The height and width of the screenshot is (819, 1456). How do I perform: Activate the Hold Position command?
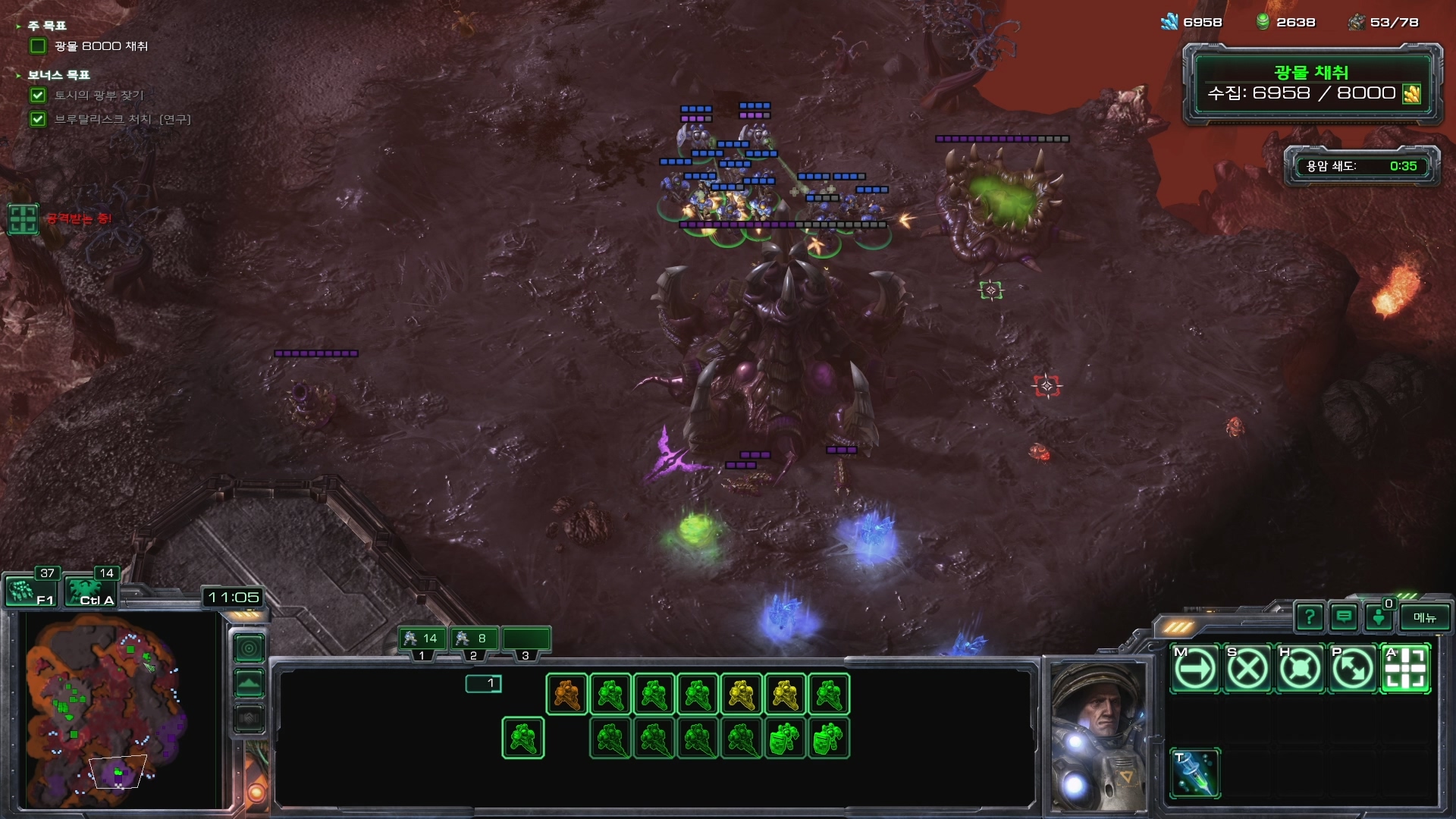[1300, 669]
